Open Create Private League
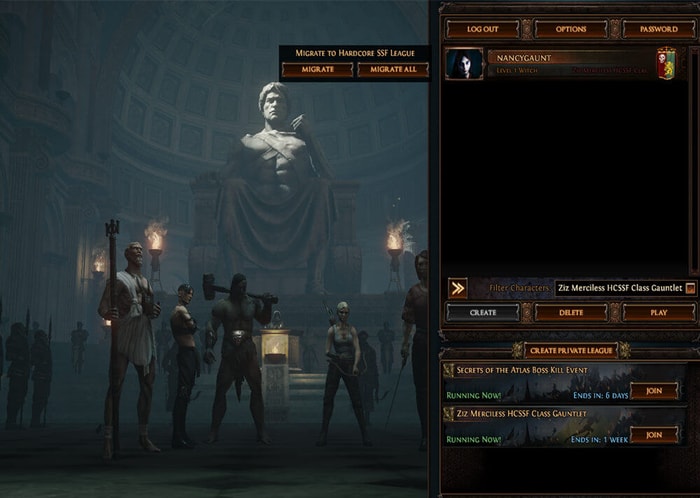 tap(571, 349)
